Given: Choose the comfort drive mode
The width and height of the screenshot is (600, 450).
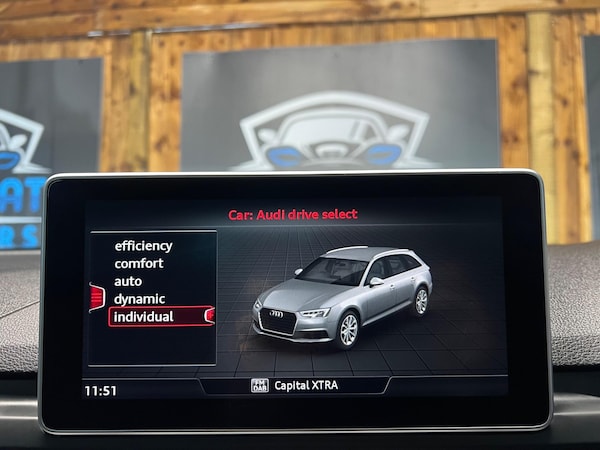Looking at the screenshot, I should pyautogui.click(x=139, y=264).
